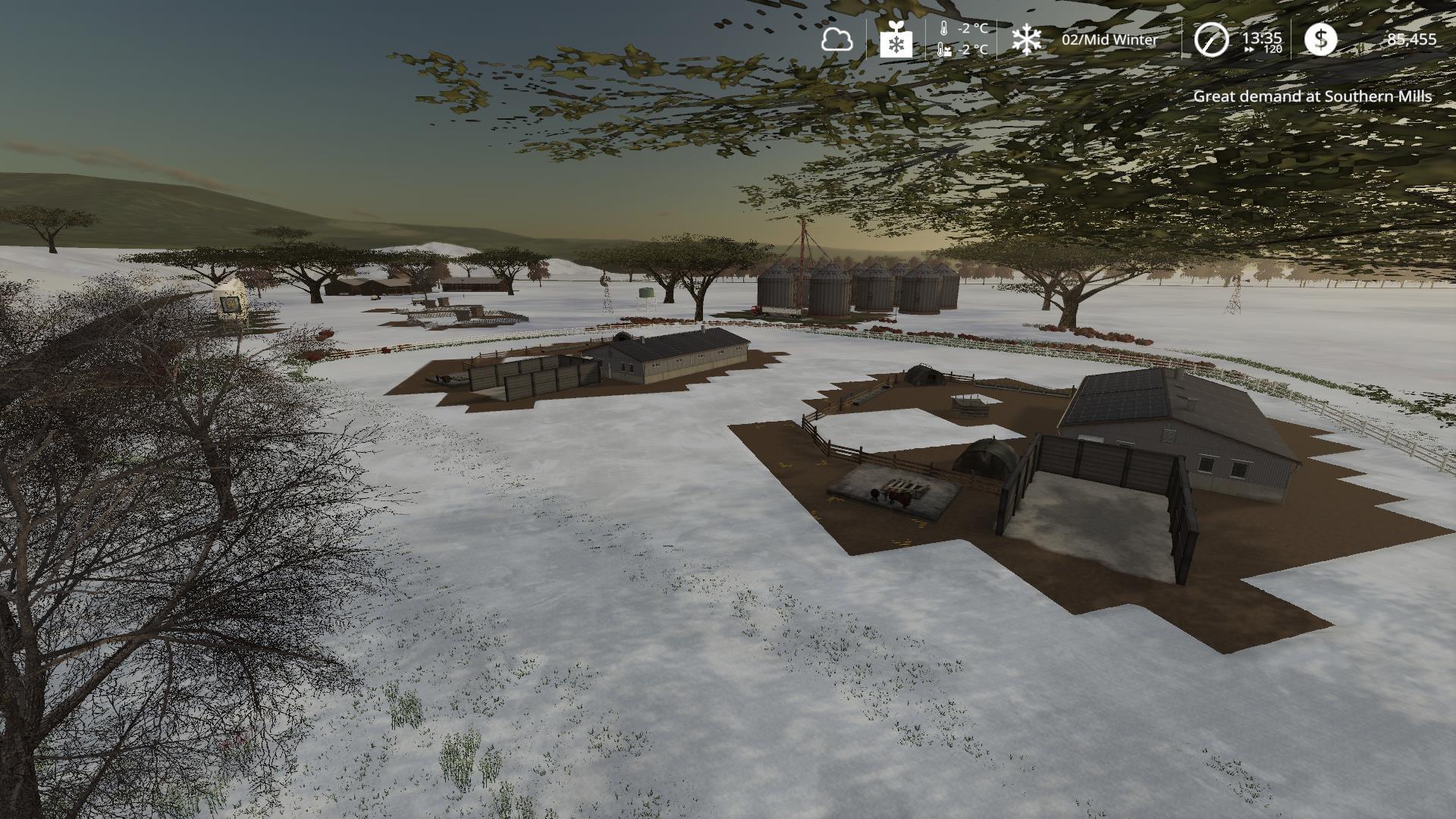Click the winter season snowflake icon

coord(1027,39)
